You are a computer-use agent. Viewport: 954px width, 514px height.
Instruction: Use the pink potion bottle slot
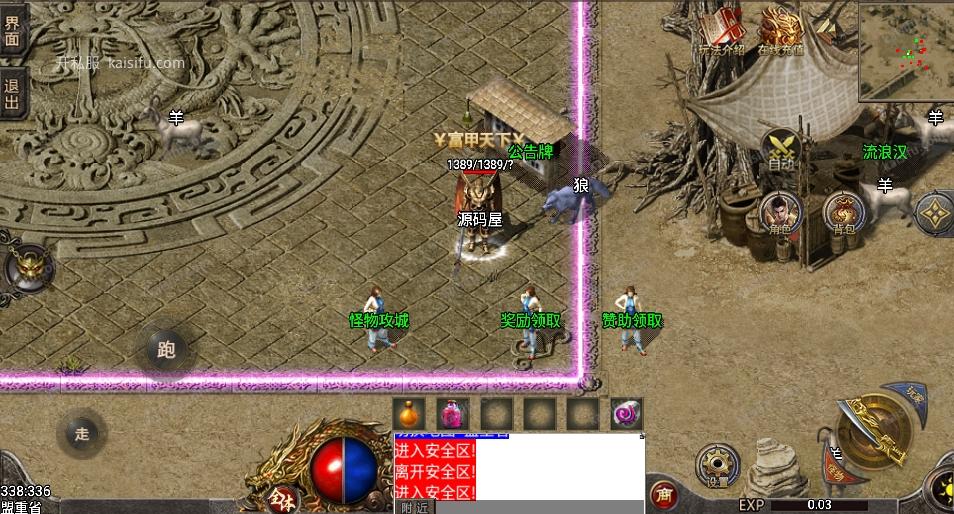pos(452,413)
